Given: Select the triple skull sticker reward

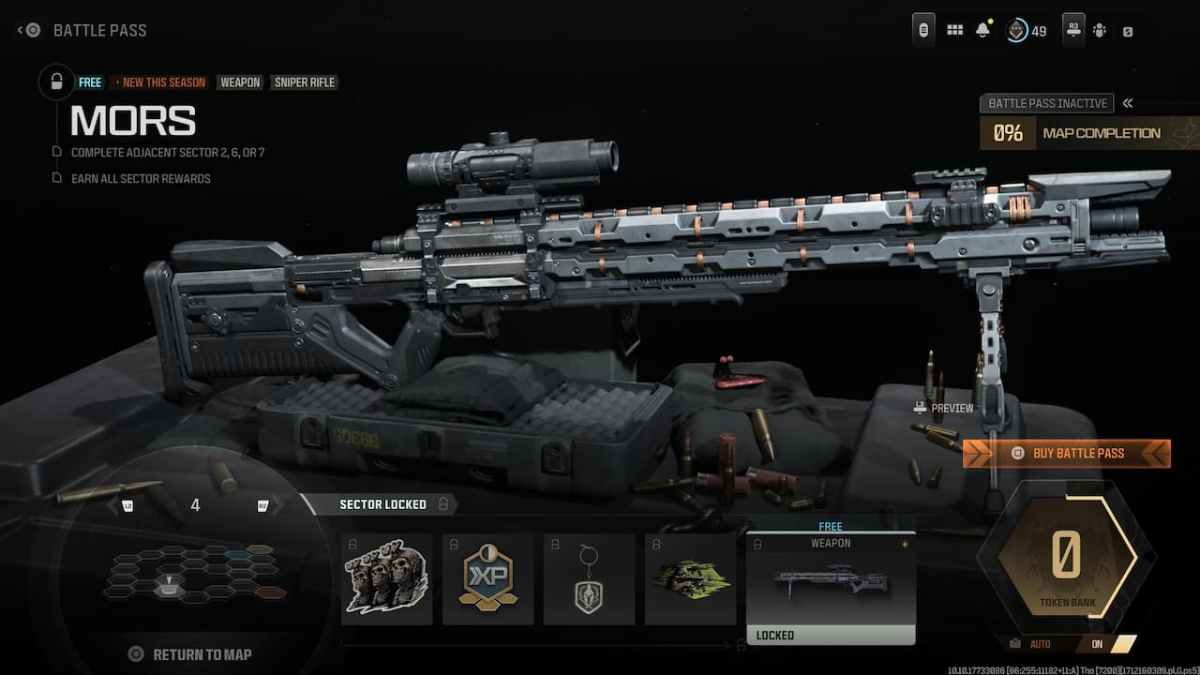Looking at the screenshot, I should click(387, 579).
